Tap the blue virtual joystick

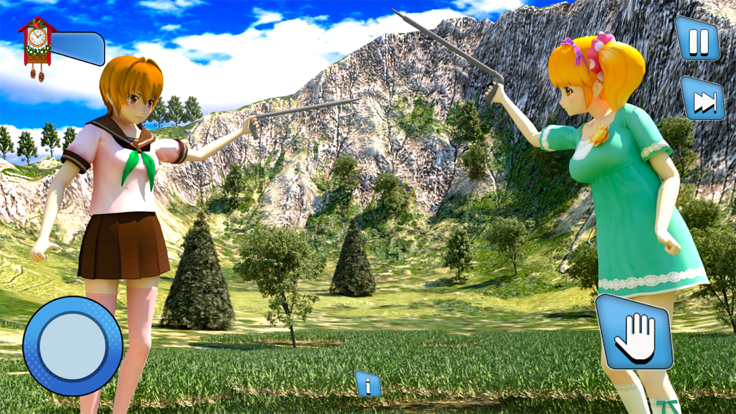click(x=72, y=345)
